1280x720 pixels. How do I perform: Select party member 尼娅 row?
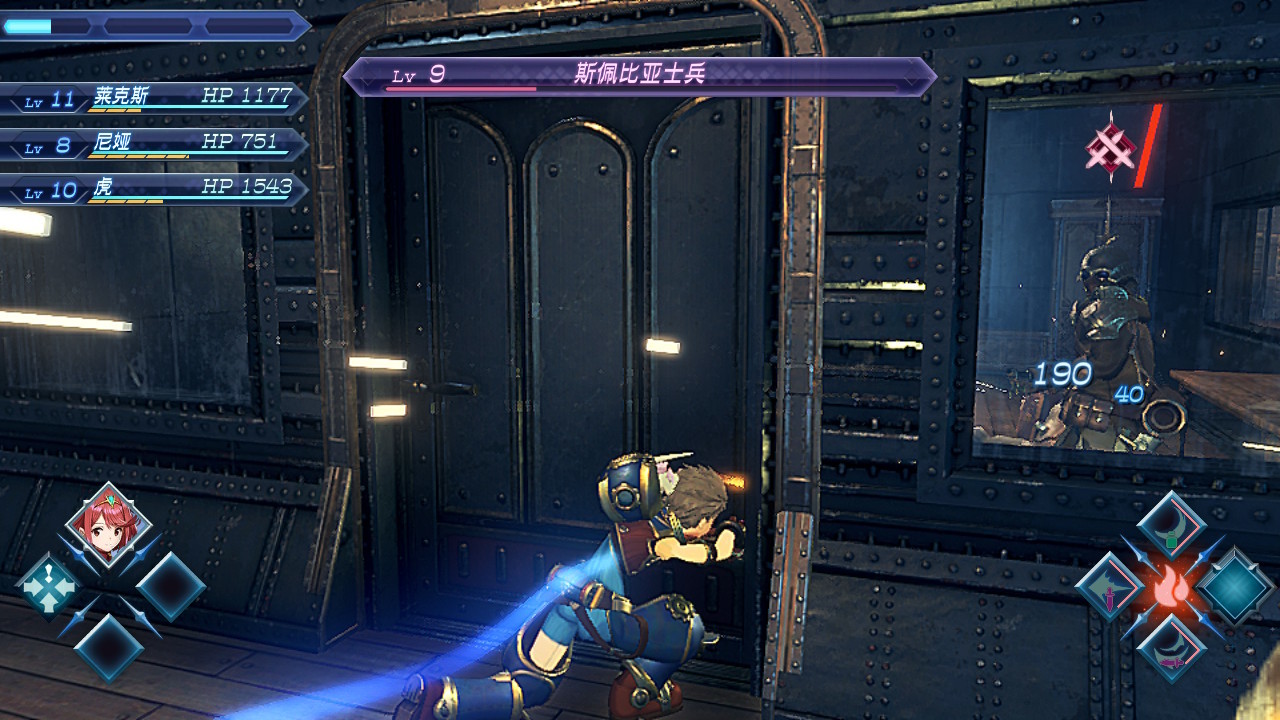point(155,144)
